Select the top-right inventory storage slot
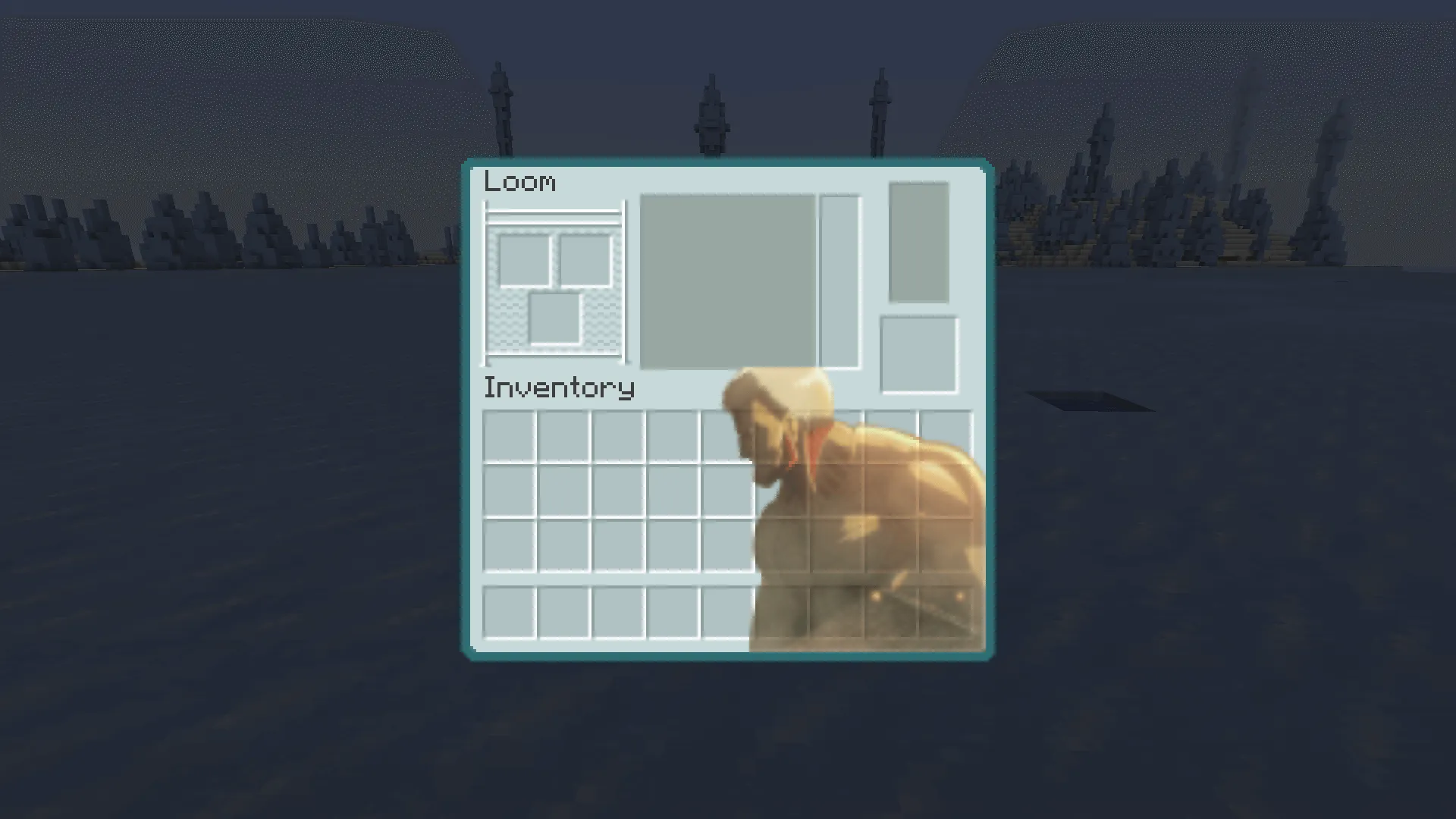Image resolution: width=1456 pixels, height=819 pixels. 946,434
